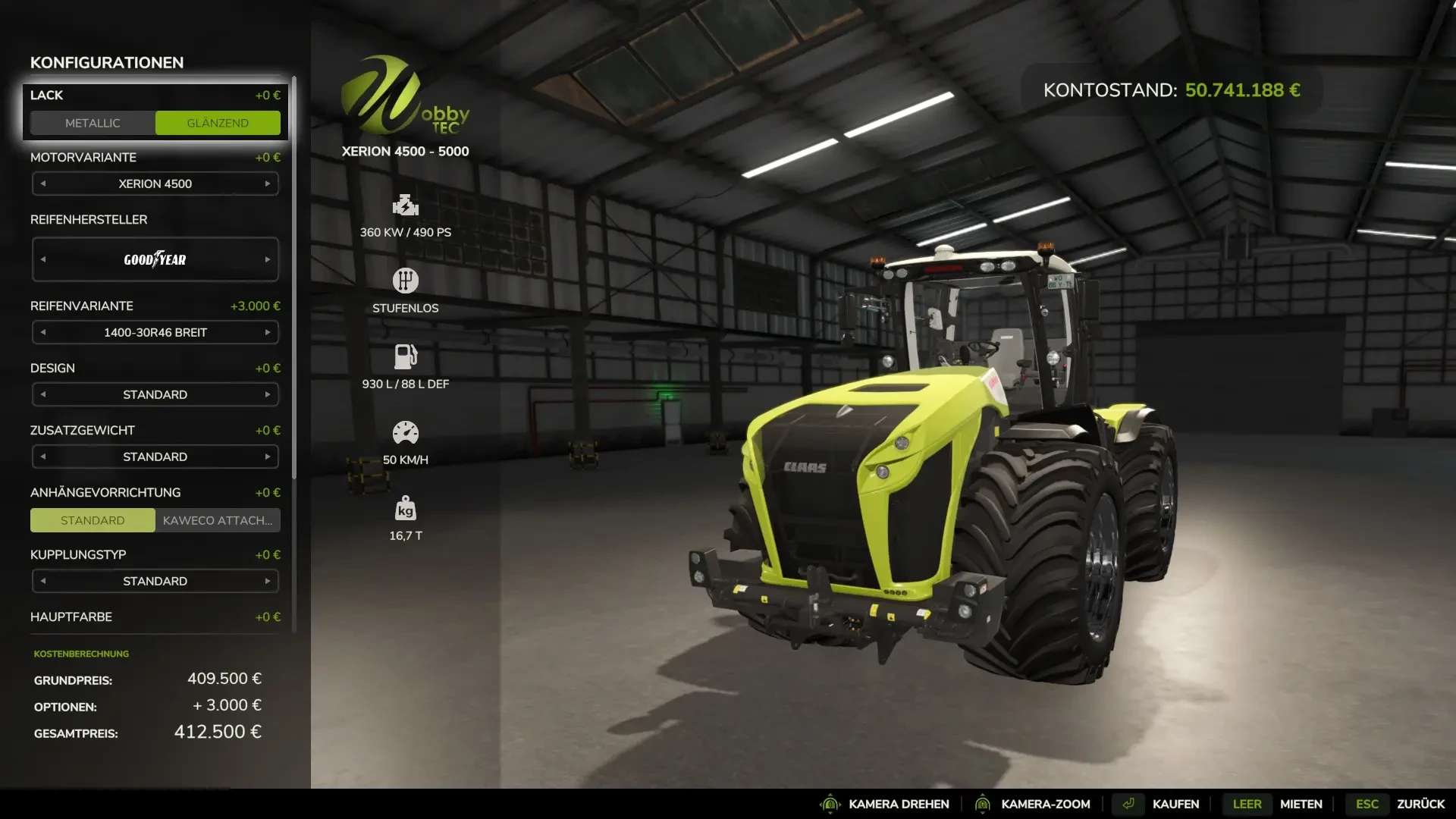1456x819 pixels.
Task: Click right arrow on Motorvariante selector
Action: 268,184
